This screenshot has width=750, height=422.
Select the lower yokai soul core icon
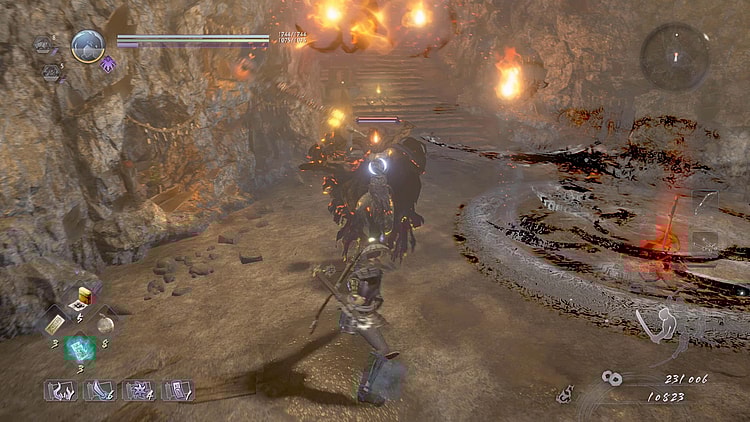coord(50,72)
